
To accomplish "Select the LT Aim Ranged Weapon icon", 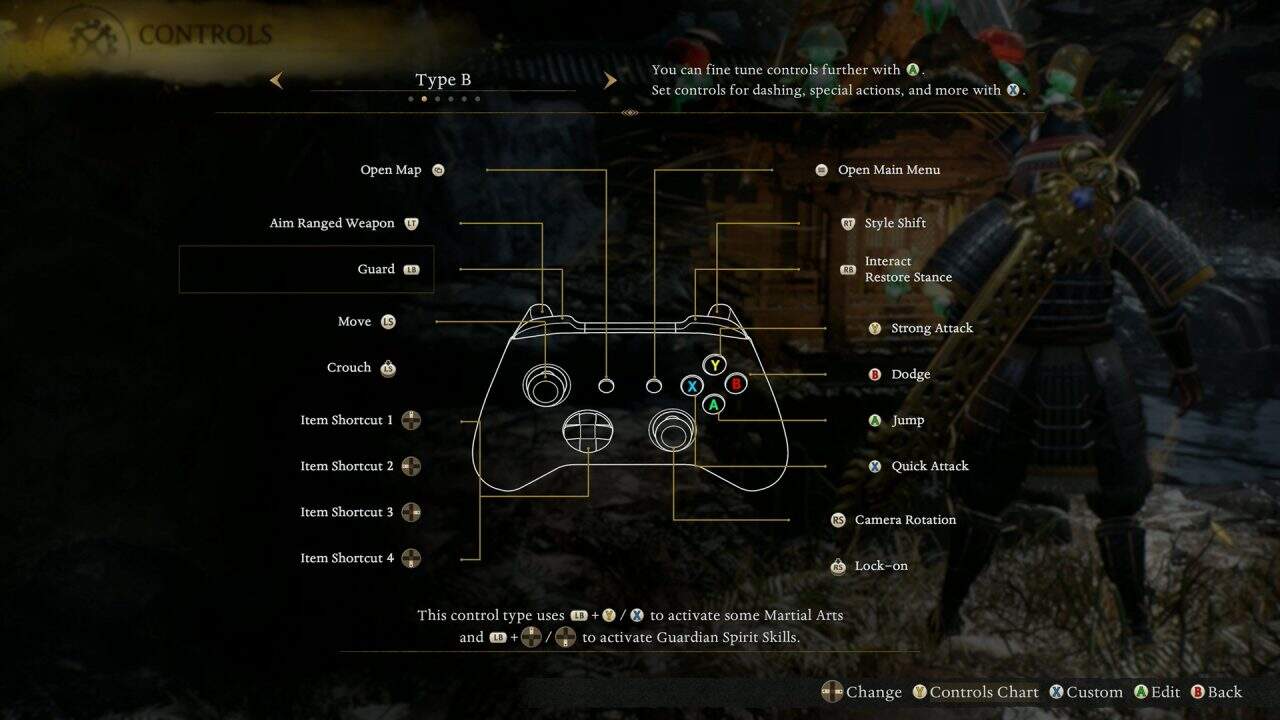I will pyautogui.click(x=410, y=222).
